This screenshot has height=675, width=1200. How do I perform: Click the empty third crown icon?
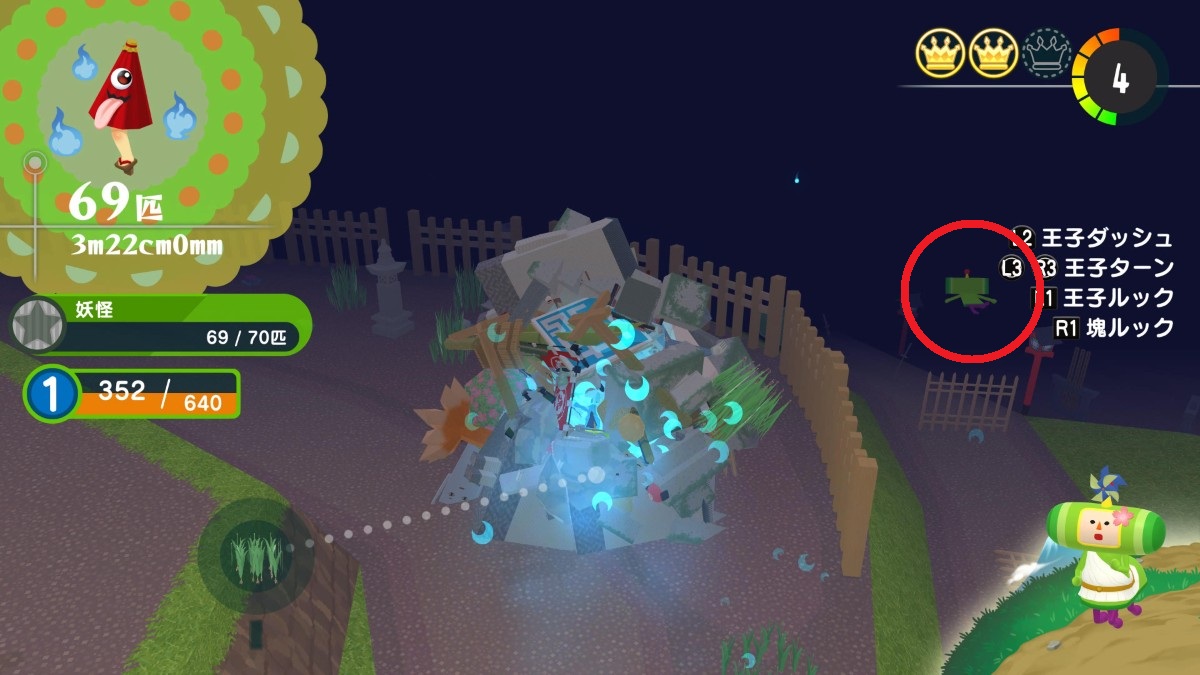(x=1046, y=51)
